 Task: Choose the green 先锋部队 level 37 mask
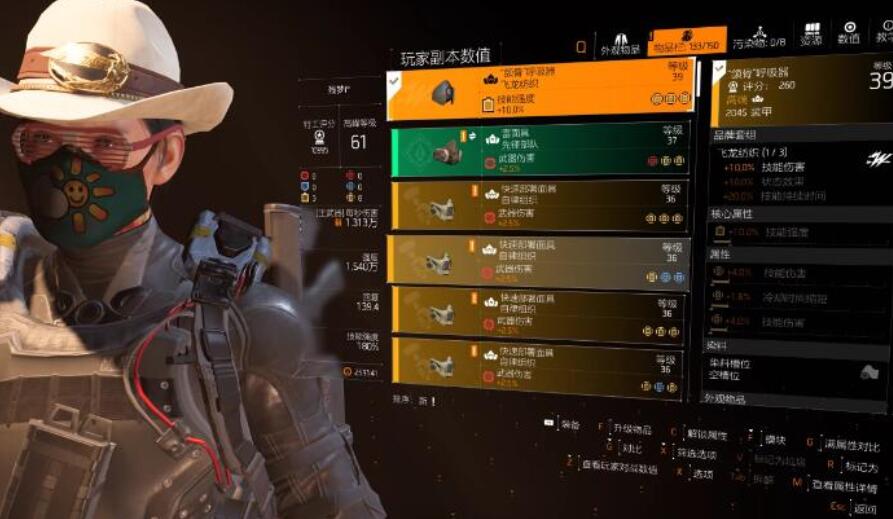(540, 149)
